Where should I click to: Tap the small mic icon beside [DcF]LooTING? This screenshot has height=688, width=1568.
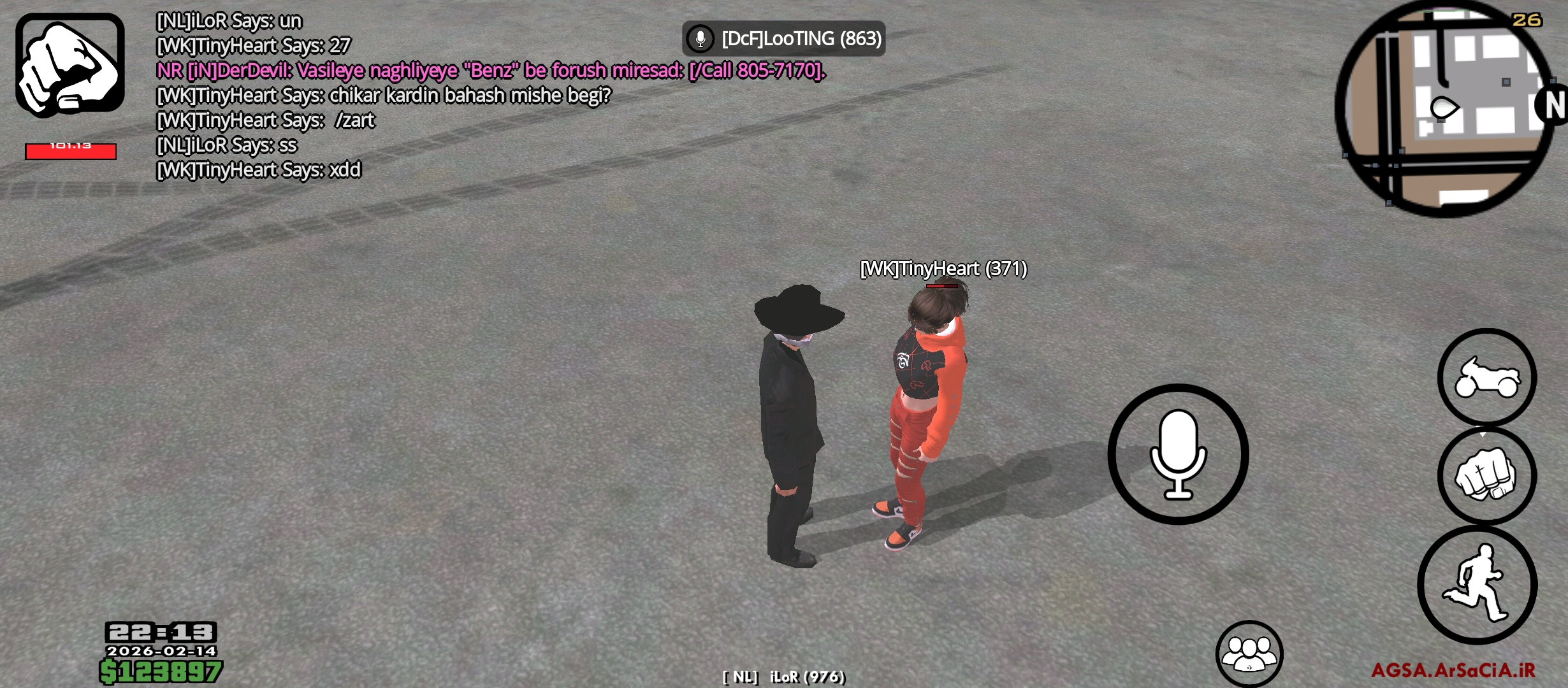(700, 38)
